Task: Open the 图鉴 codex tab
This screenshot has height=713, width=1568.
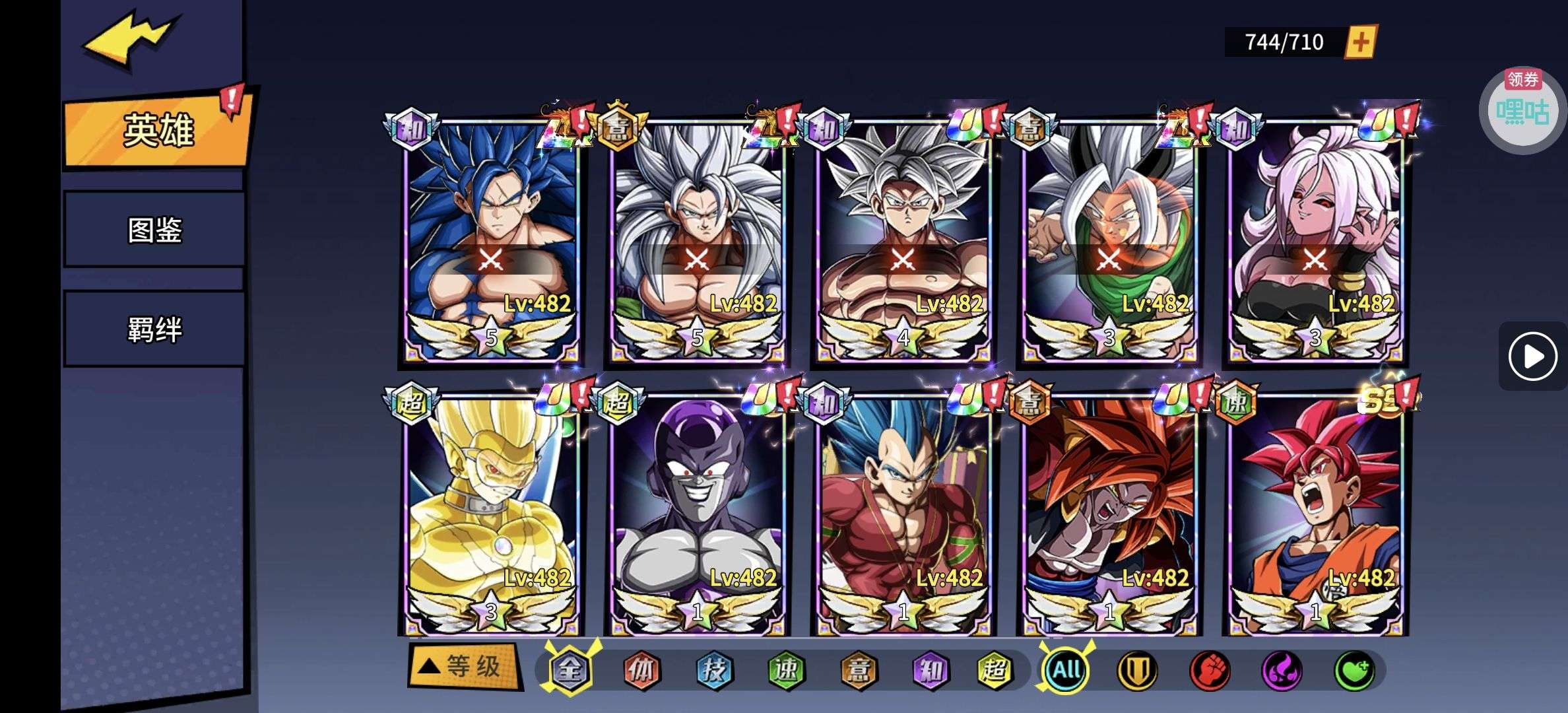Action: (x=154, y=230)
